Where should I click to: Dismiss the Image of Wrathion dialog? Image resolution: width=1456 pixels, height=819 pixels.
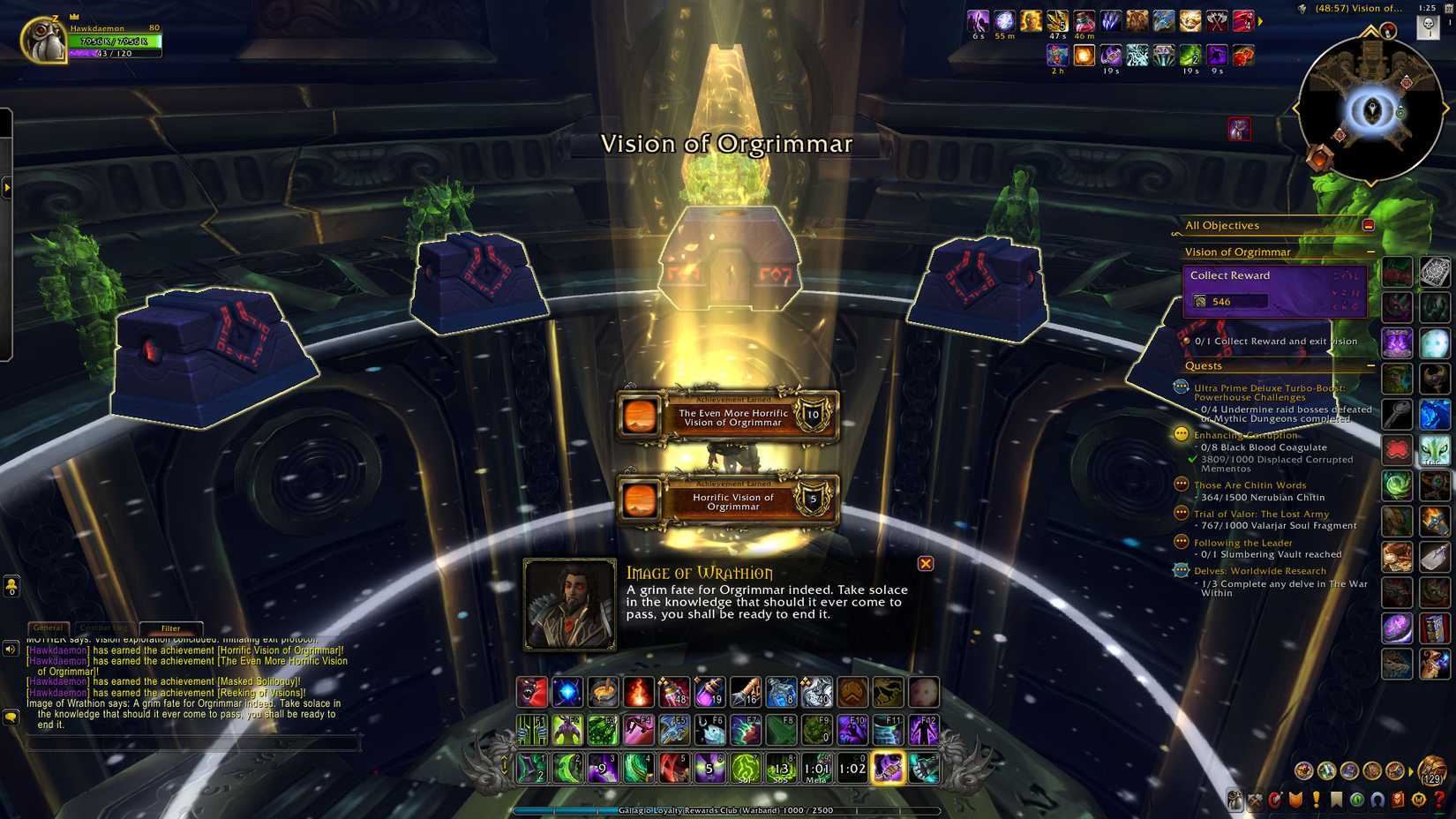click(925, 564)
